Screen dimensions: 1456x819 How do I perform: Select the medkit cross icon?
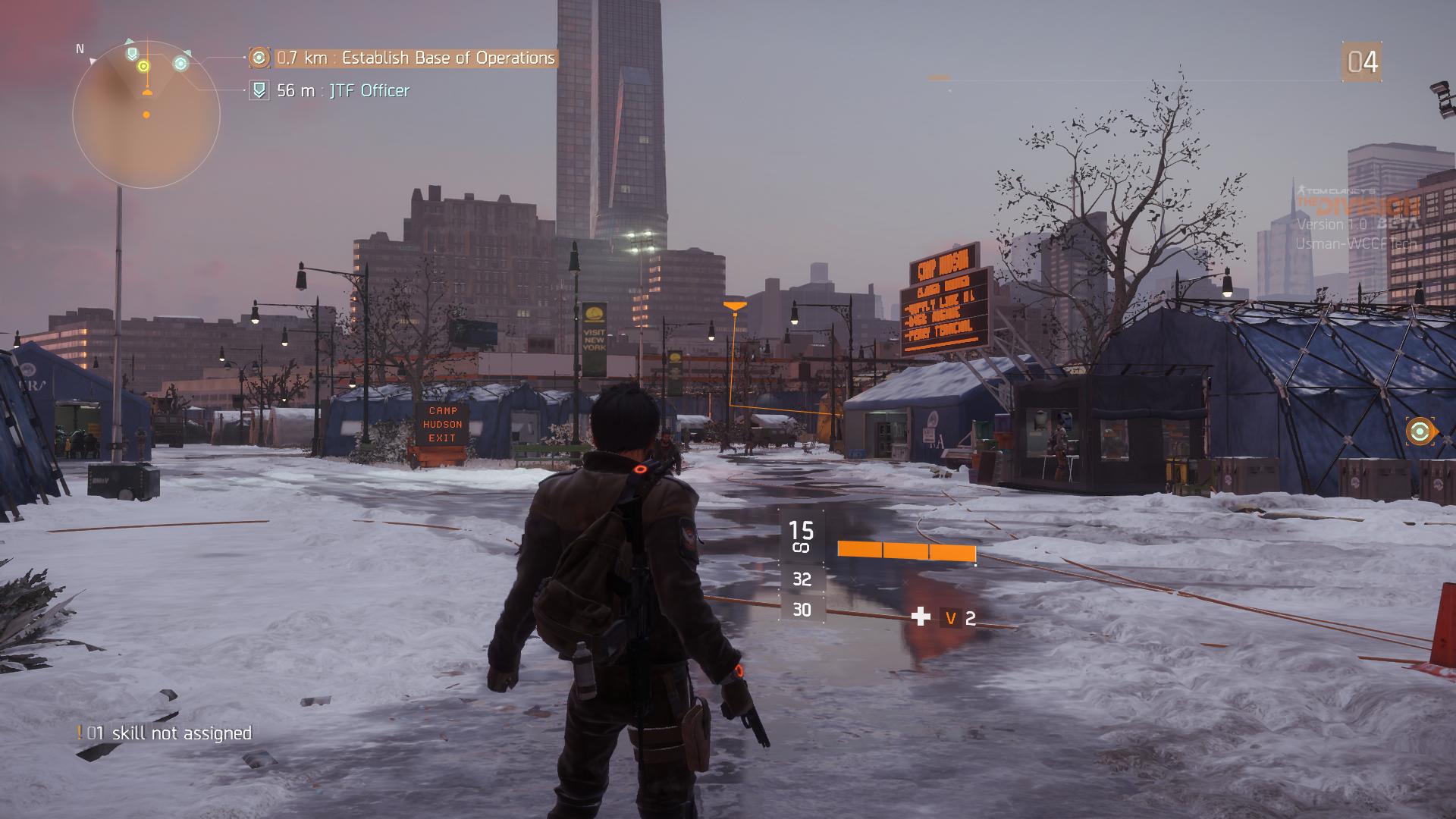coord(921,617)
